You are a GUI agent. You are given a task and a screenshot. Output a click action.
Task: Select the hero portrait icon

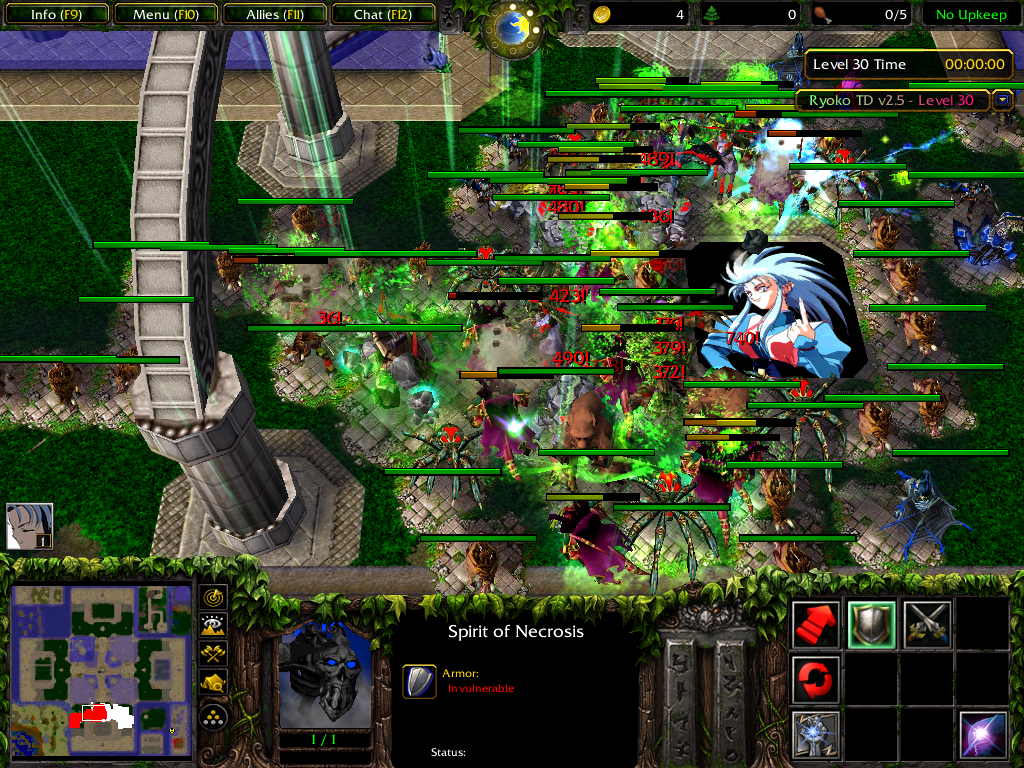29,526
